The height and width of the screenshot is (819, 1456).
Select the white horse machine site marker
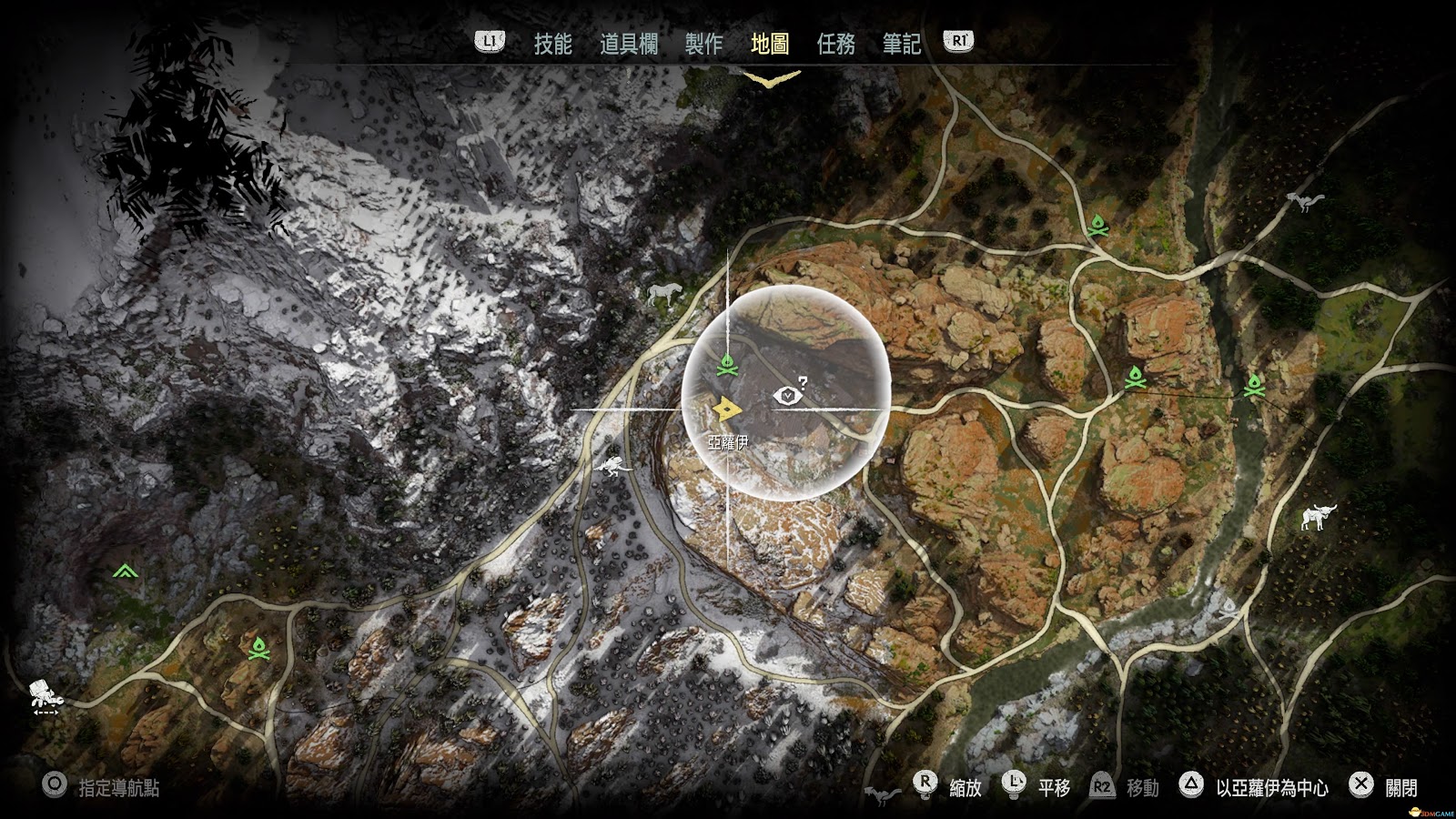[664, 293]
